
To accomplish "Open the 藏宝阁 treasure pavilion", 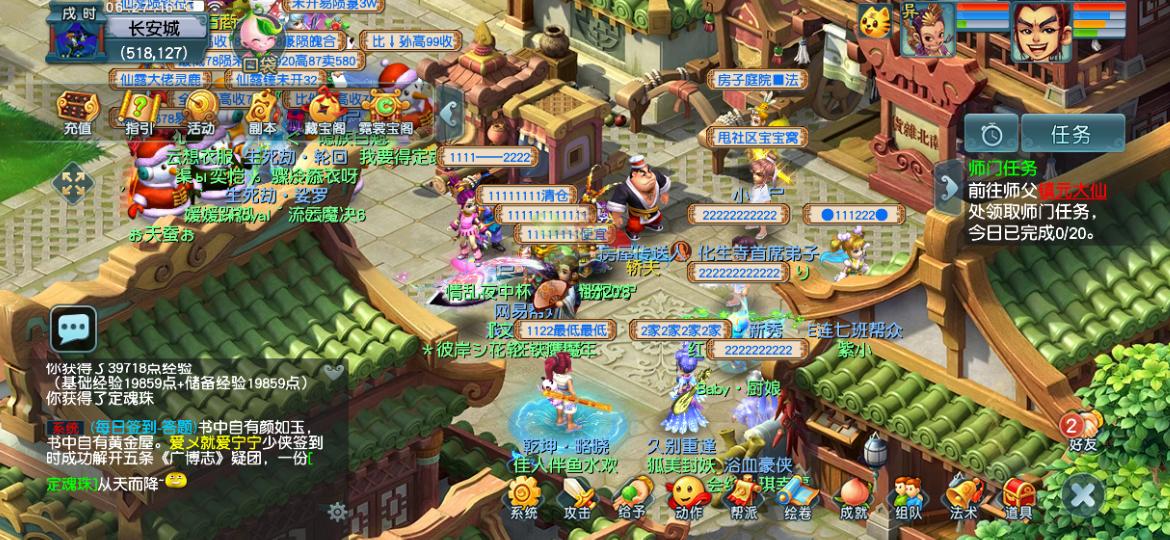I will click(324, 109).
